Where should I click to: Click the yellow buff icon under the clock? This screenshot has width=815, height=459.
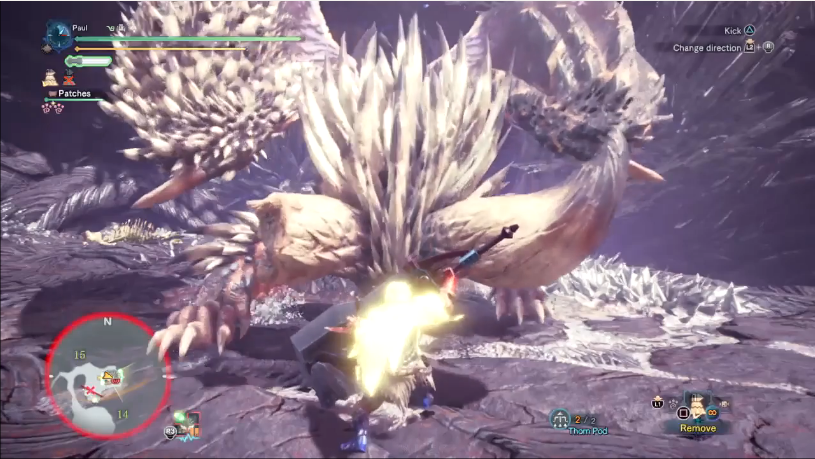pos(49,75)
